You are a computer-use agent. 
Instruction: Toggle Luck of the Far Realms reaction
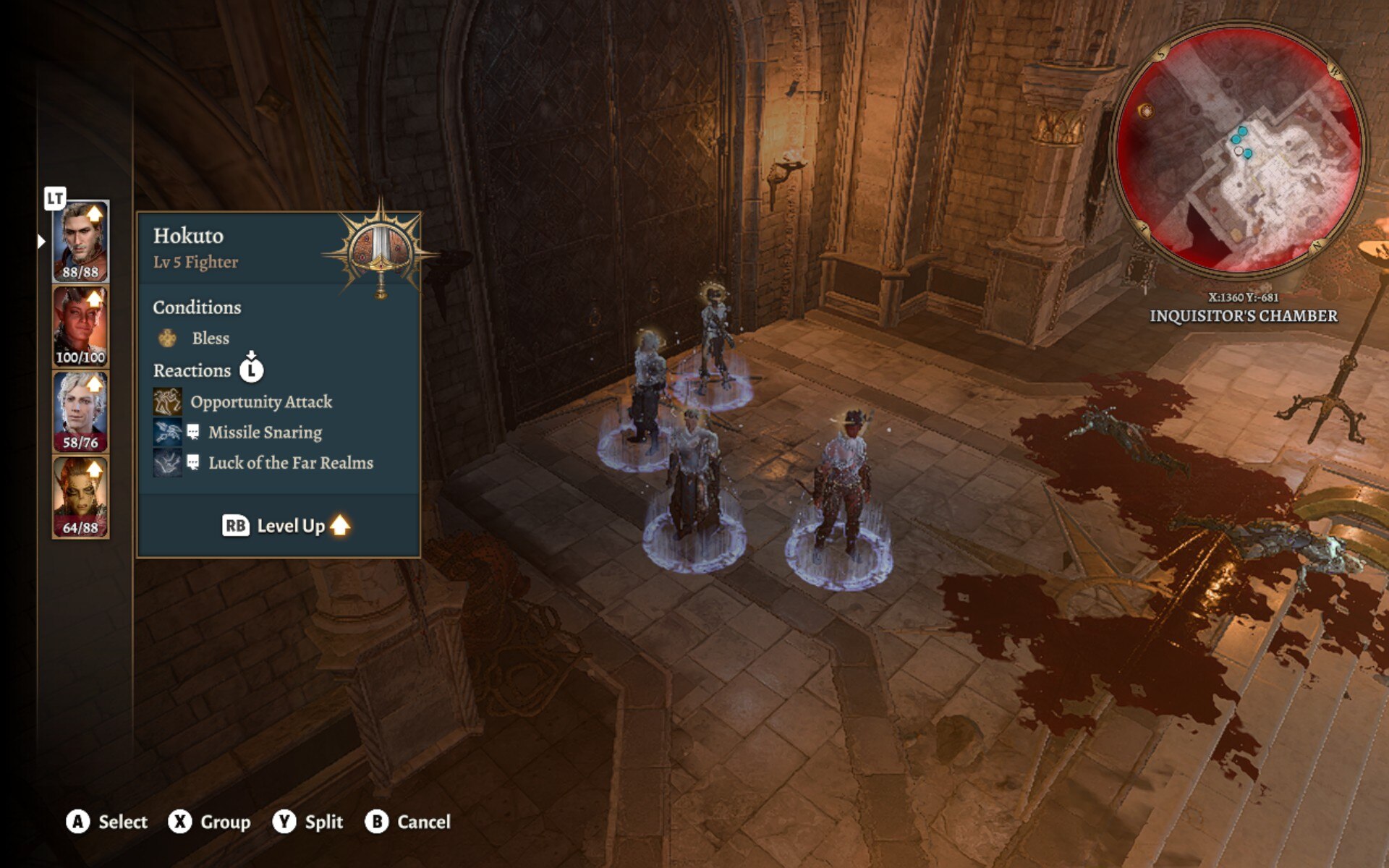pos(289,463)
